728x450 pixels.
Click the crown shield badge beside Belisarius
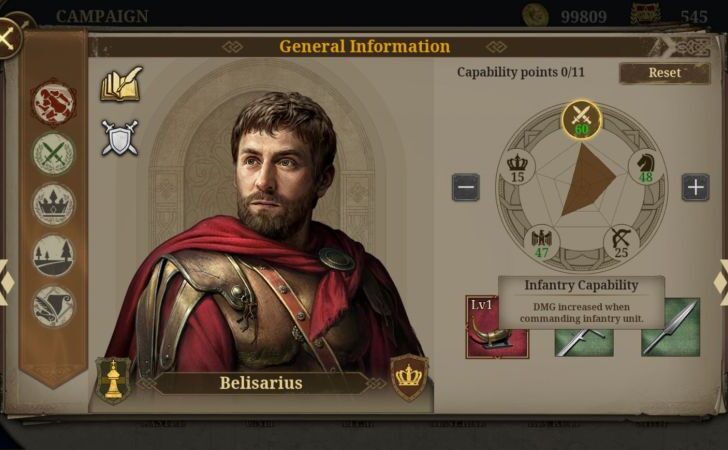click(x=408, y=377)
